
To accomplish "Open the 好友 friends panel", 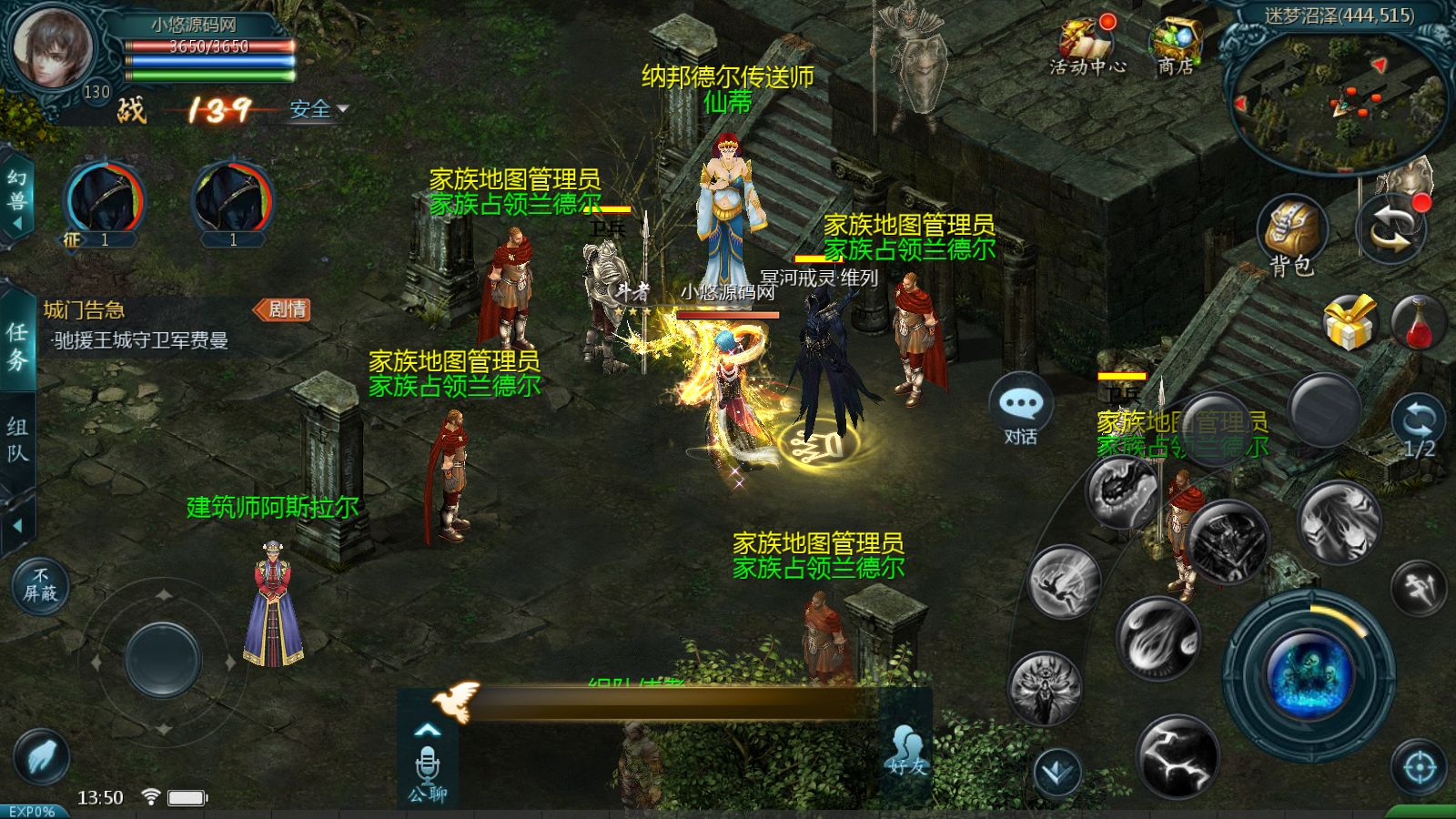I will coord(905,752).
